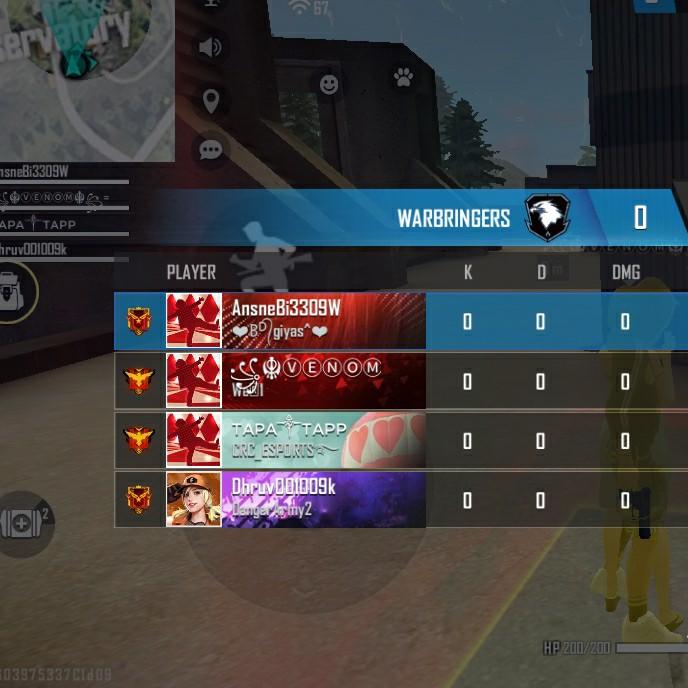Click the Warbringers team emblem
This screenshot has height=688, width=688.
point(547,217)
